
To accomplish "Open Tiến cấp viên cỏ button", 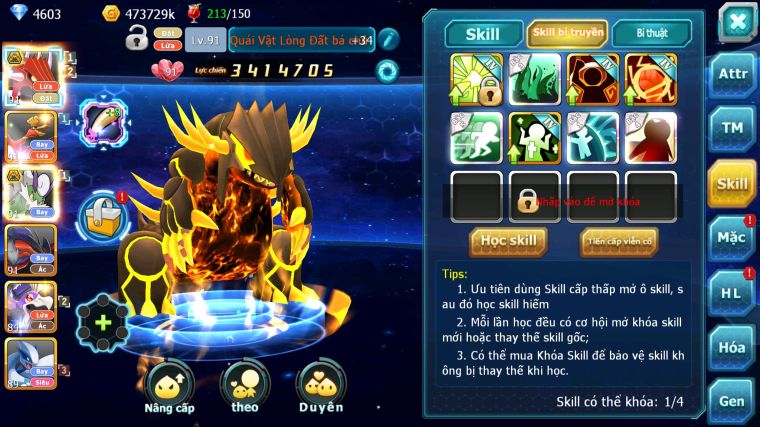I will tap(618, 241).
